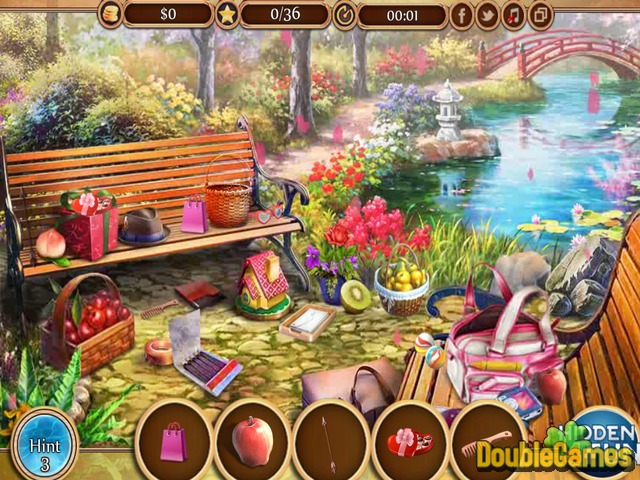Image resolution: width=640 pixels, height=480 pixels.
Task: Select the pink shopping bag target slot
Action: tap(173, 441)
